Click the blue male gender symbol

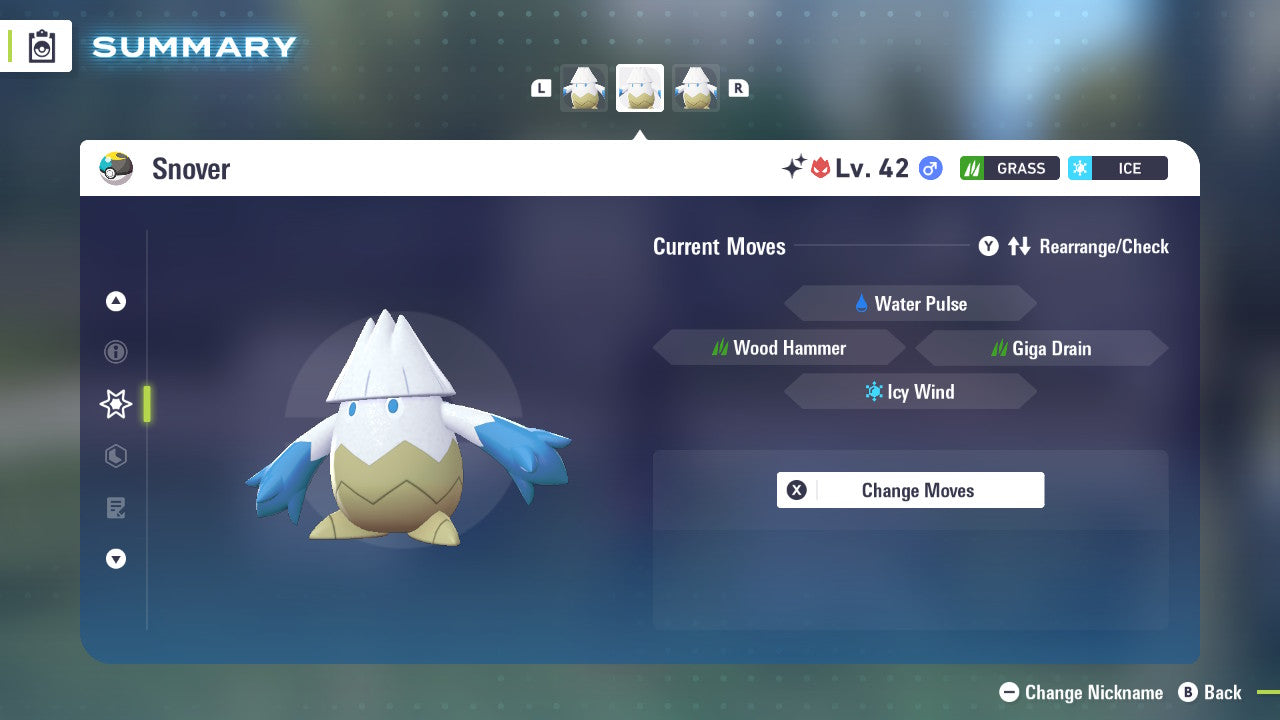(929, 168)
